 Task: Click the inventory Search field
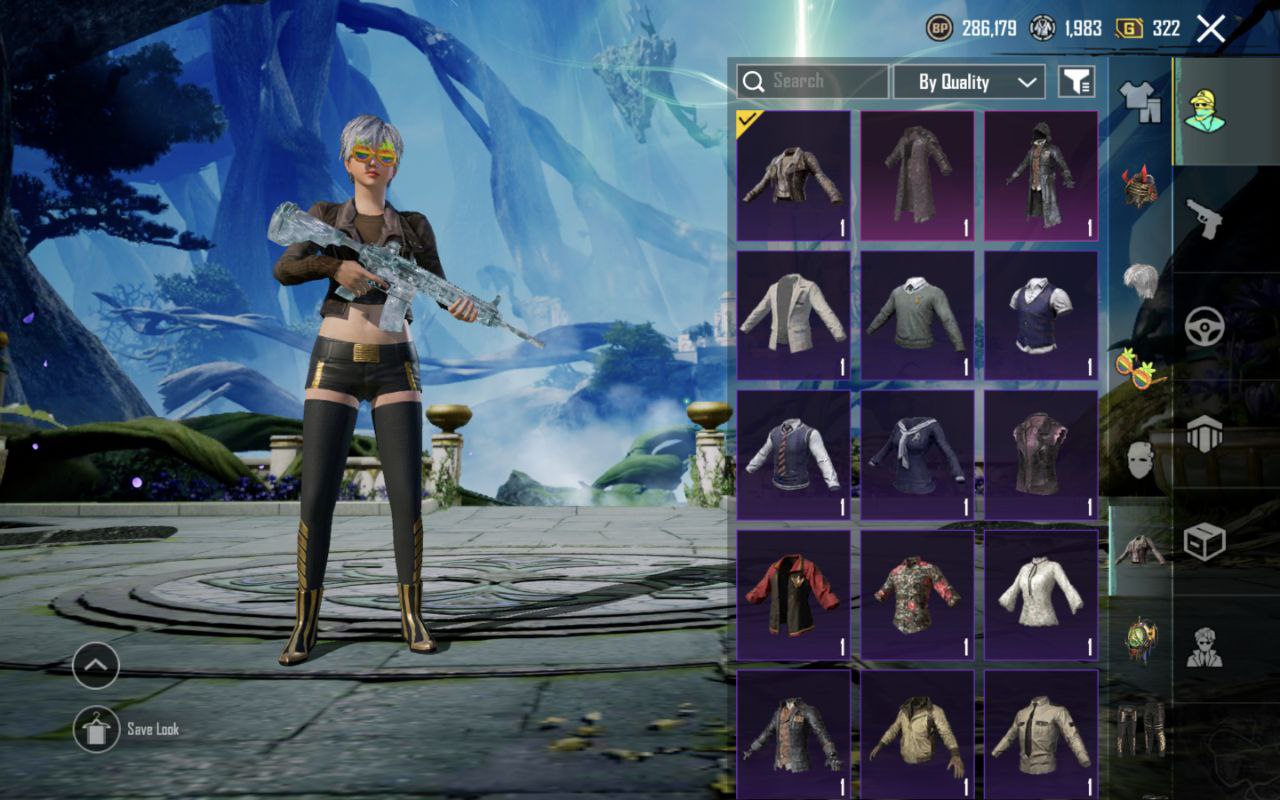(812, 82)
